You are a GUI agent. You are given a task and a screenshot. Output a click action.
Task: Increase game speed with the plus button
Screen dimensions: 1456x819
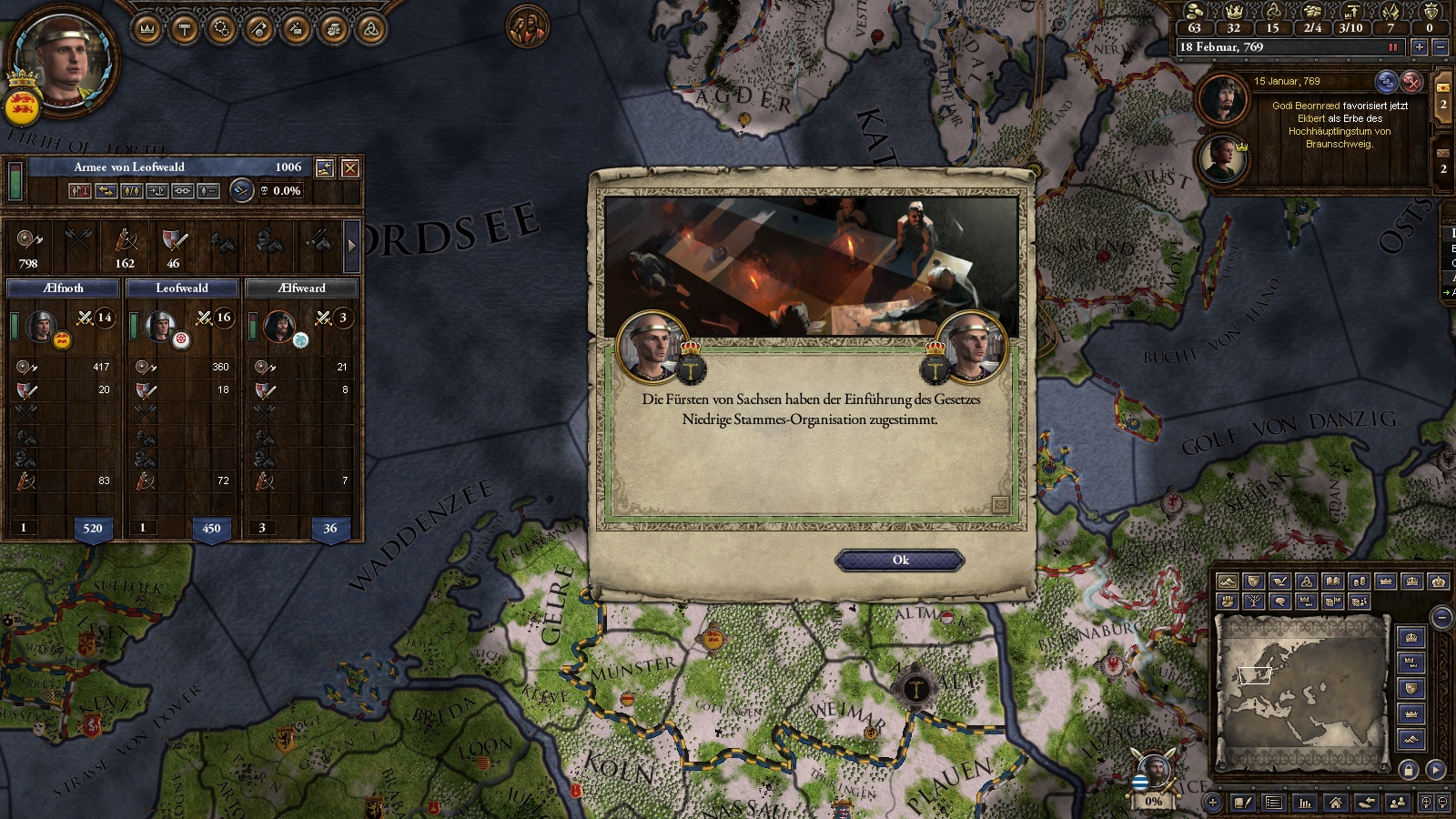1419,47
